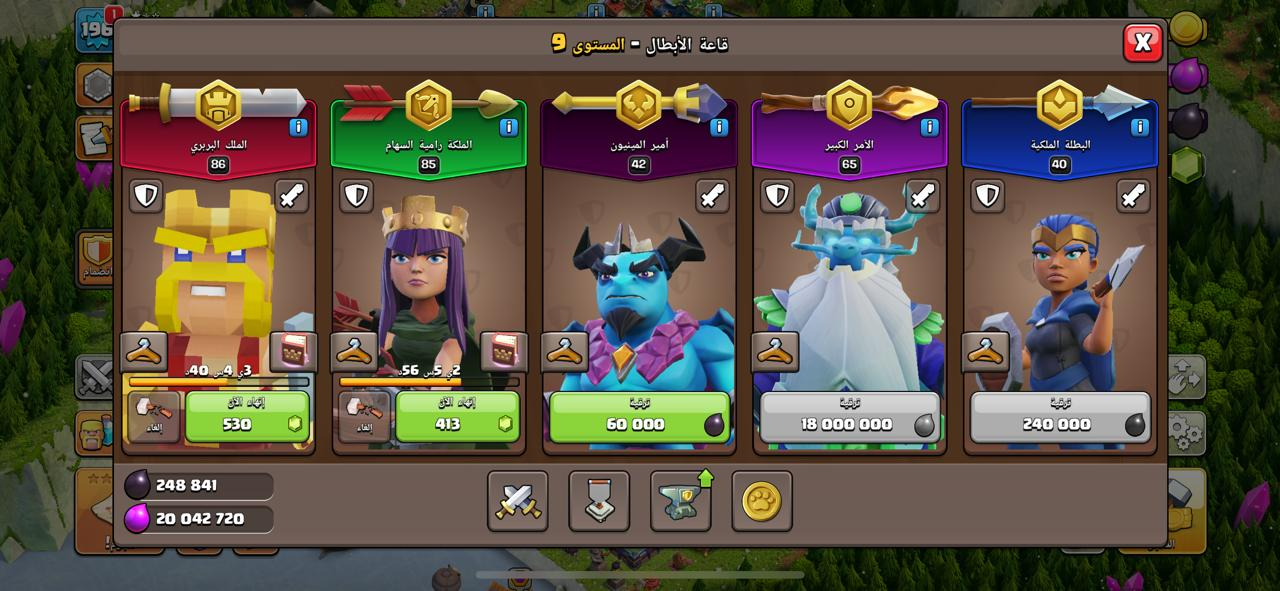Open Minion Prince info panel
Screen dimensions: 1280x591
[x=719, y=127]
